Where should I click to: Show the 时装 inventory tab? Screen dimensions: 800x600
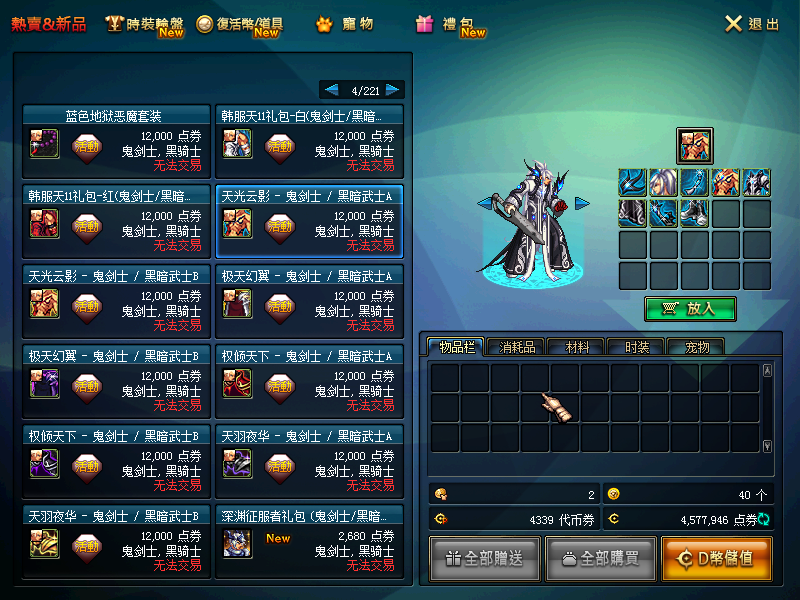pos(637,347)
